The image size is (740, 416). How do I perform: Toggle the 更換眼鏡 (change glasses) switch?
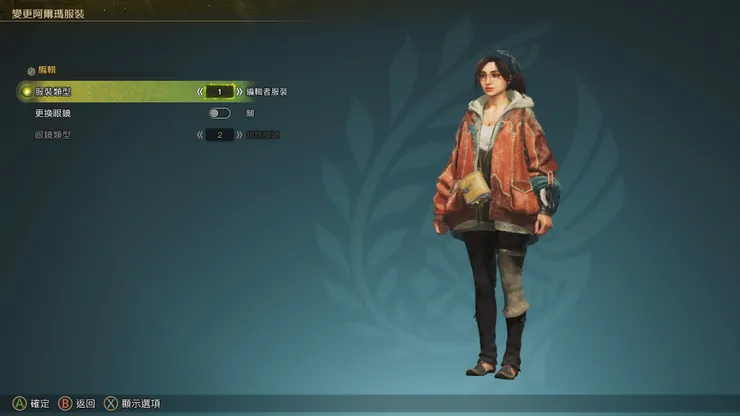pos(219,113)
